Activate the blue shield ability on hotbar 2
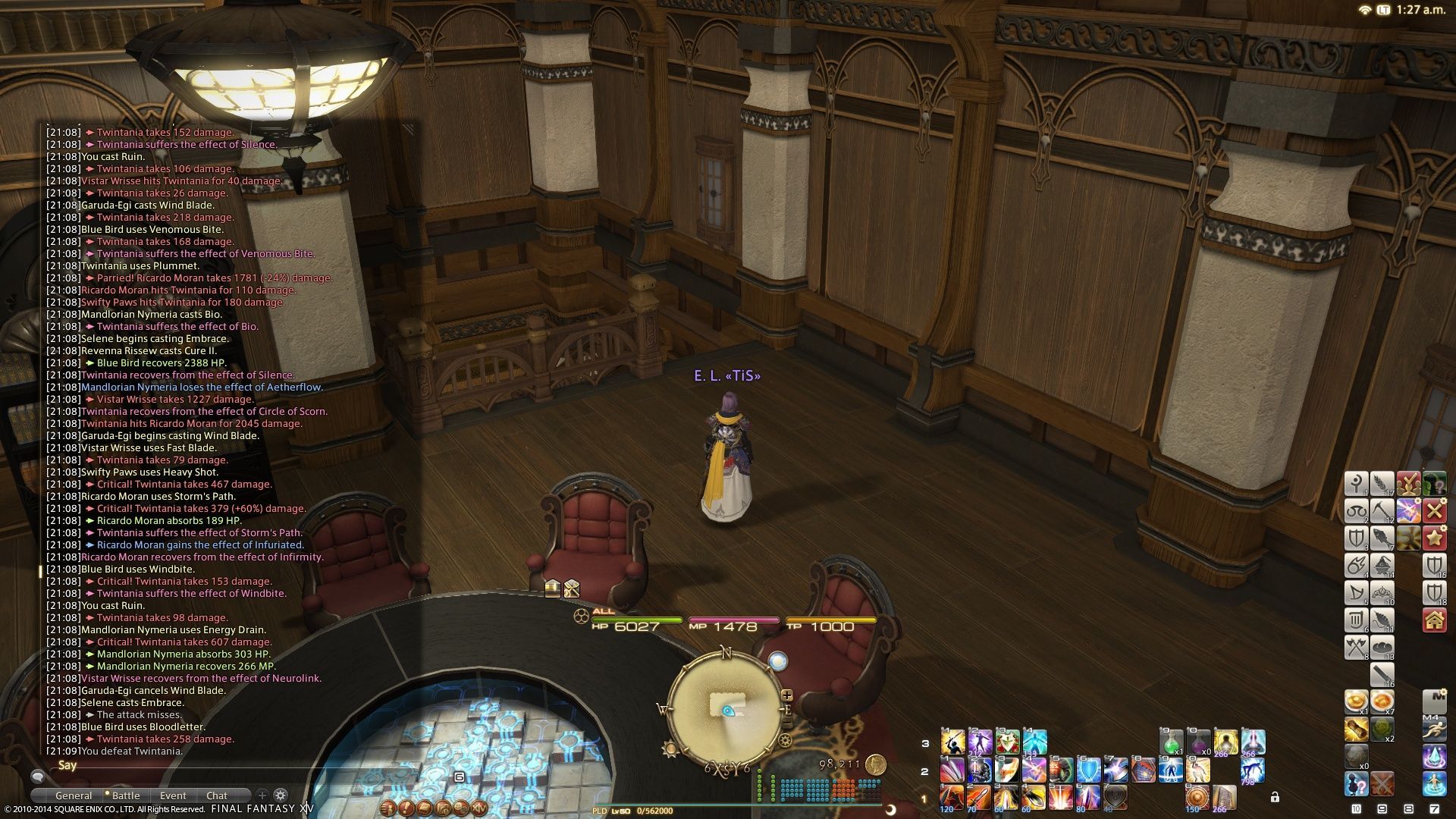The height and width of the screenshot is (819, 1456). click(1088, 770)
